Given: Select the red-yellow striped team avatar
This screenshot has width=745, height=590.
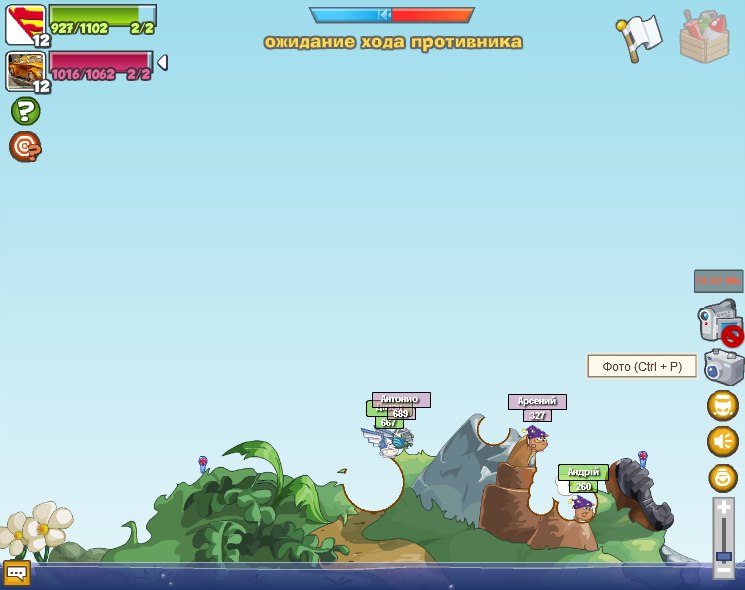Looking at the screenshot, I should pos(25,25).
